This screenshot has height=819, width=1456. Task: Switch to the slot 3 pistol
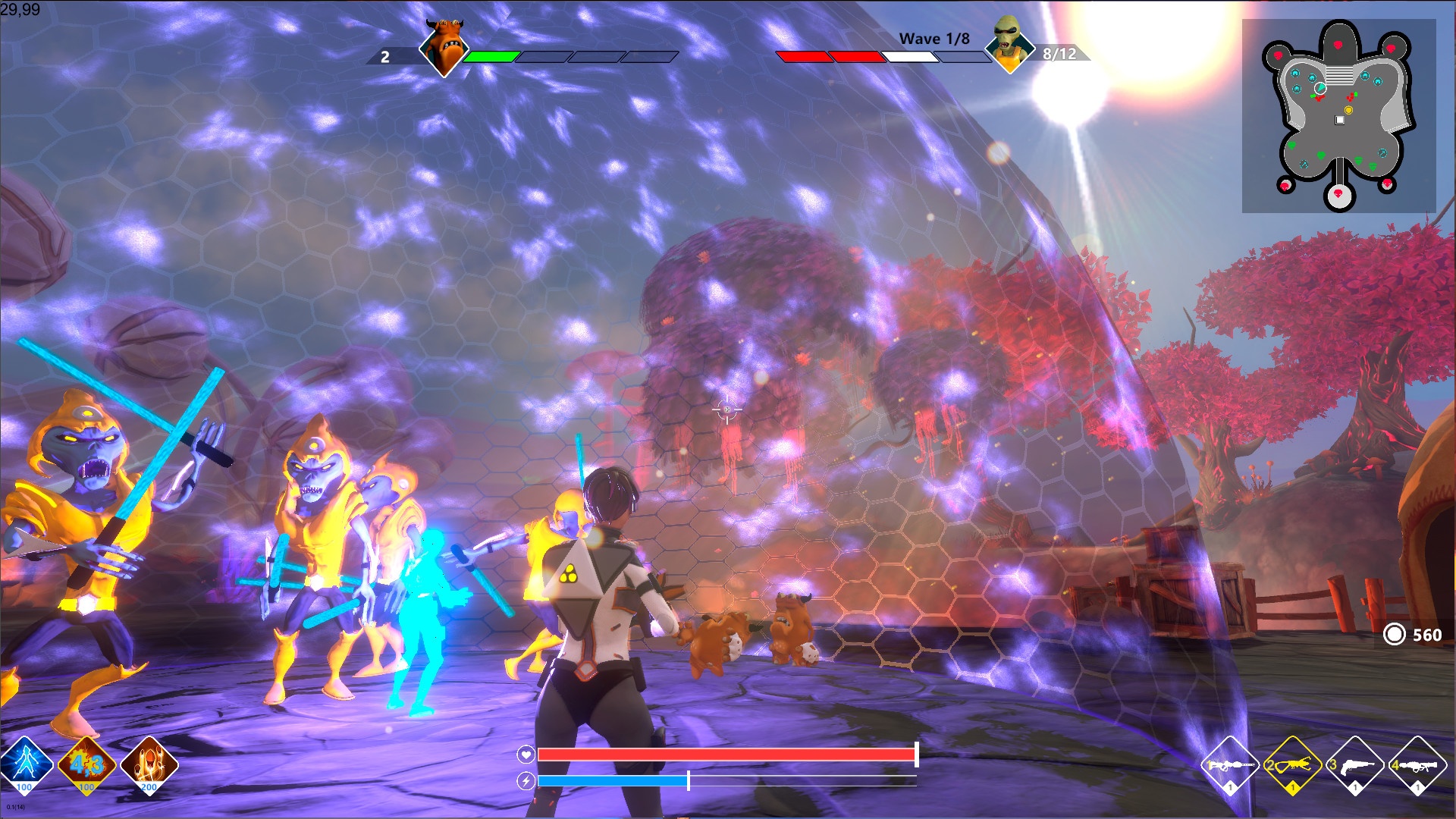click(1354, 765)
